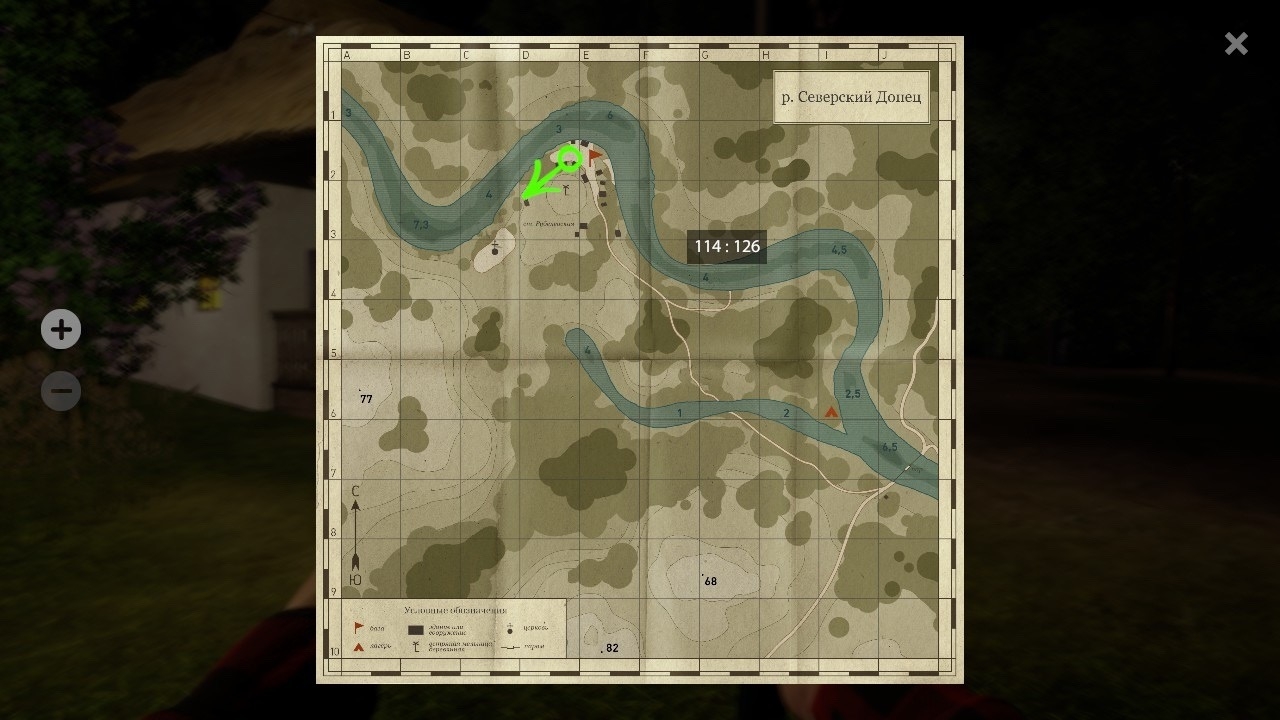Screen dimensions: 1280x720
Task: Click the depth number 7,3 in the river
Action: click(x=420, y=226)
